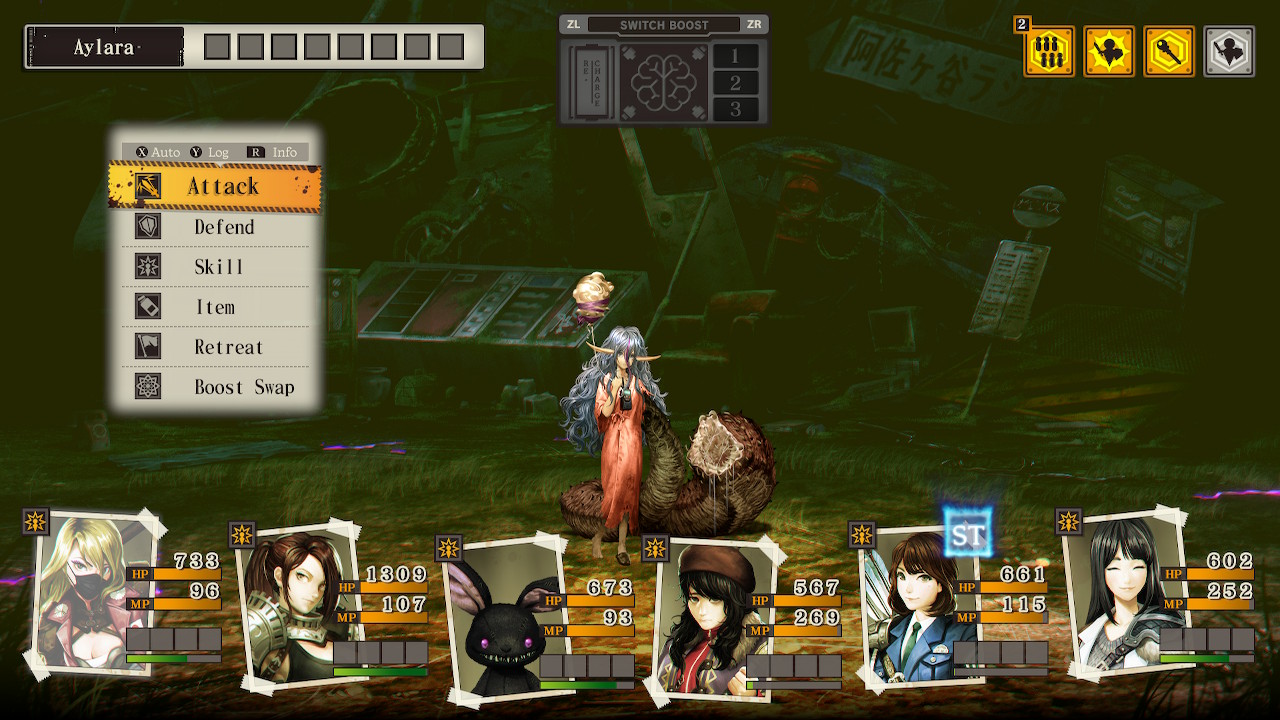Select Switch Boost slot 1

click(x=736, y=56)
